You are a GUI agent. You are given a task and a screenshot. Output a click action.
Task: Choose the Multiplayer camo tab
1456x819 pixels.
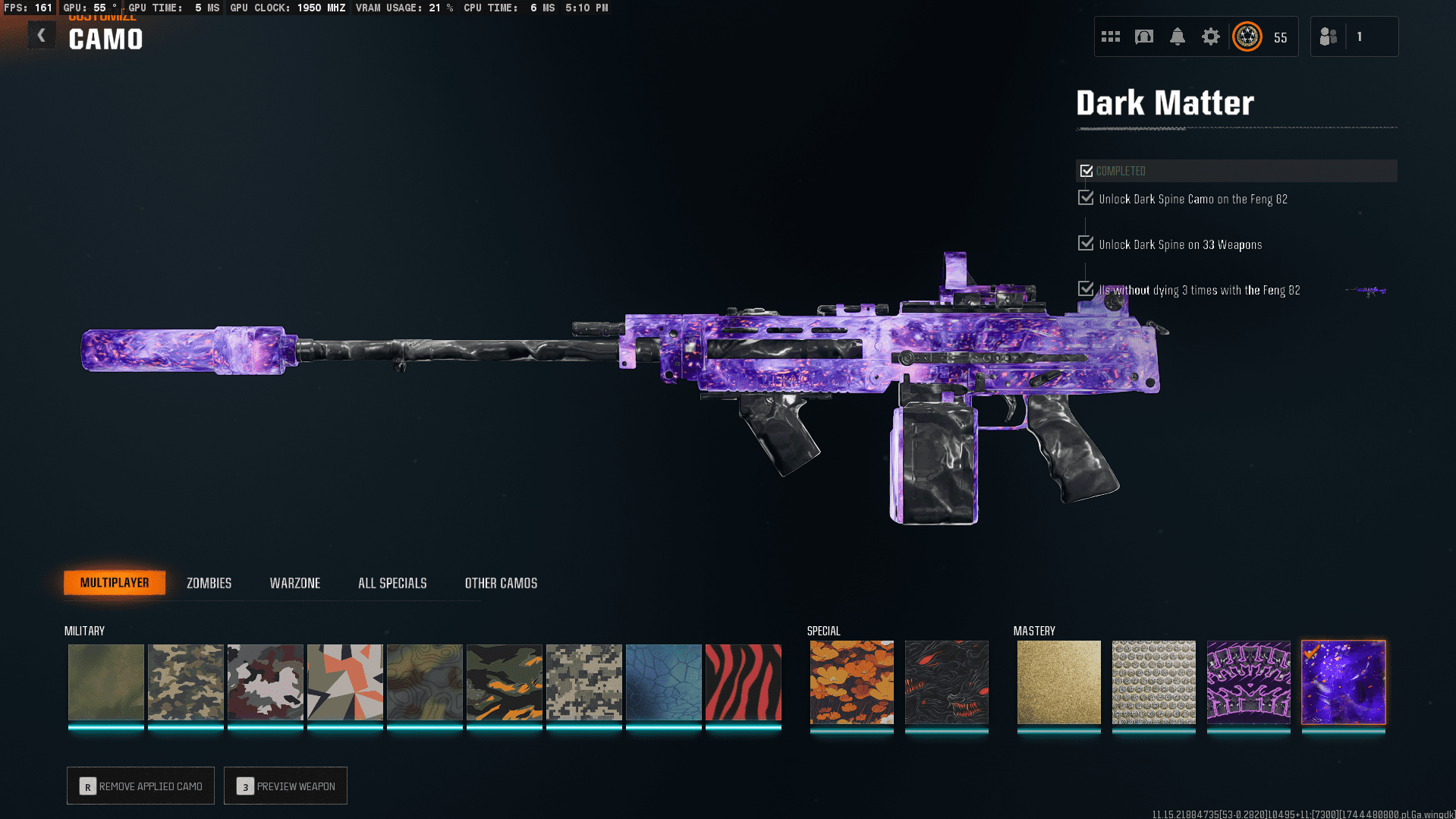[x=115, y=582]
